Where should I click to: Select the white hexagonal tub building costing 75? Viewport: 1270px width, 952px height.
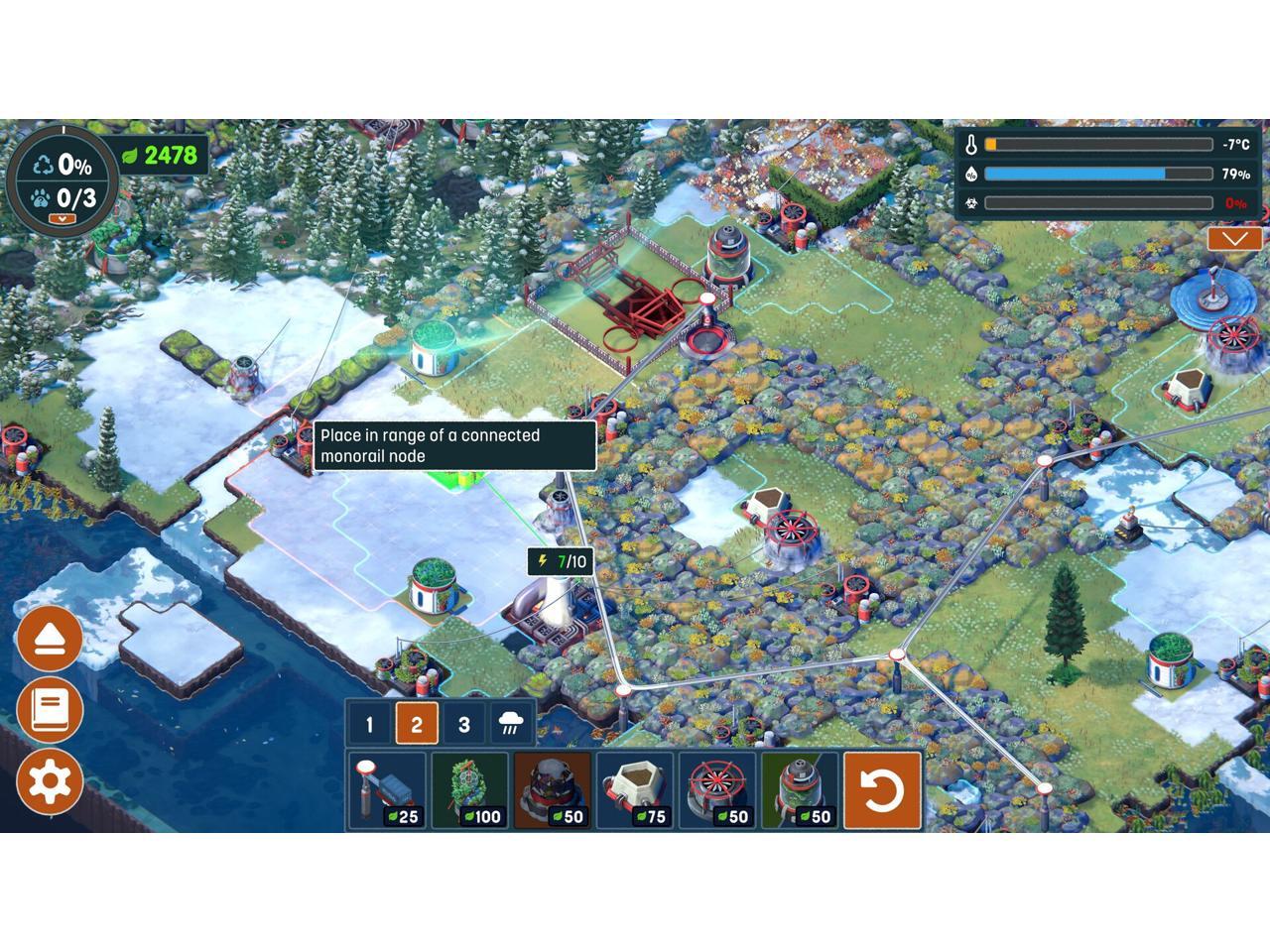point(635,790)
